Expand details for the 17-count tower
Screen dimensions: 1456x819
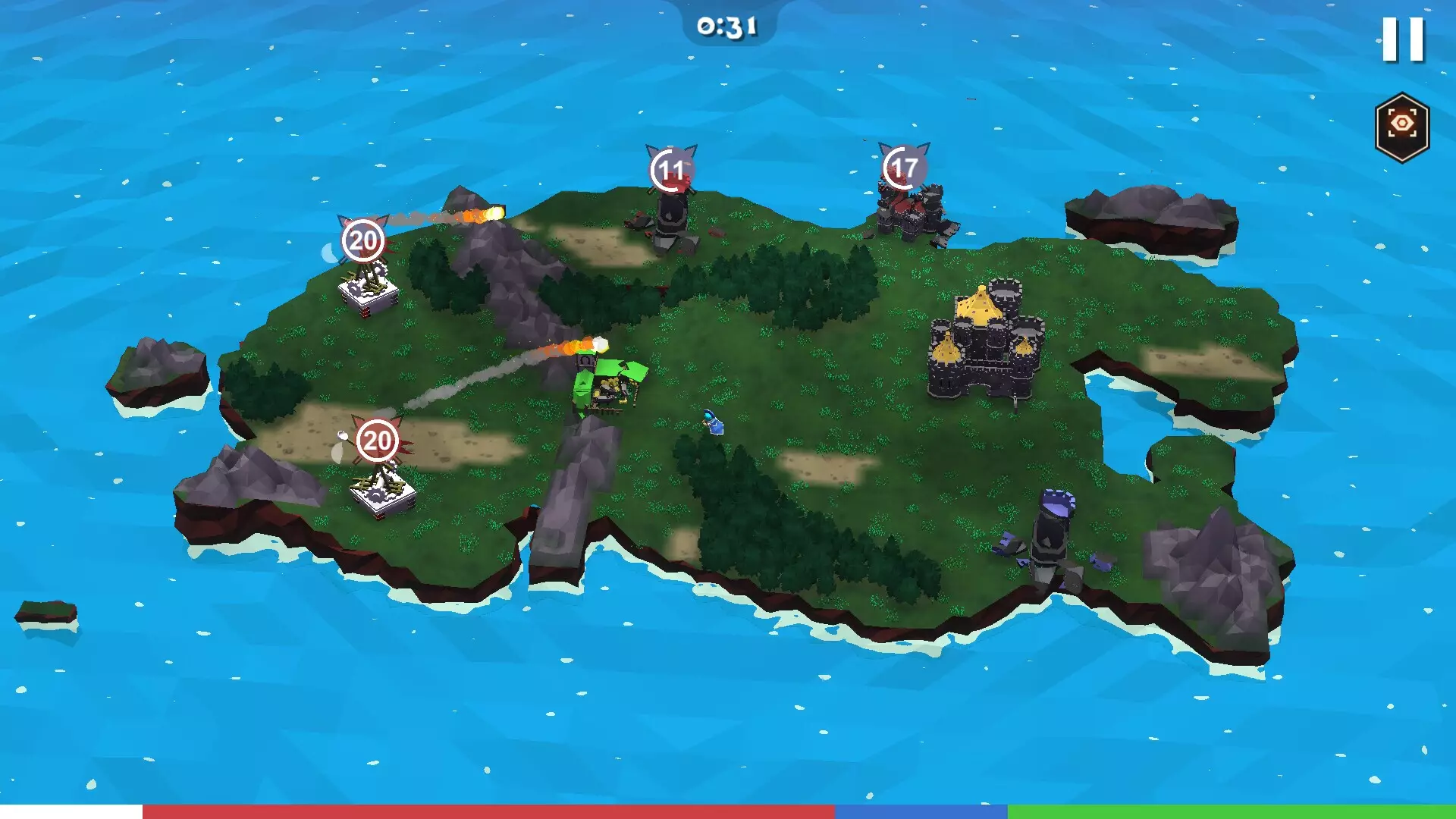click(902, 168)
